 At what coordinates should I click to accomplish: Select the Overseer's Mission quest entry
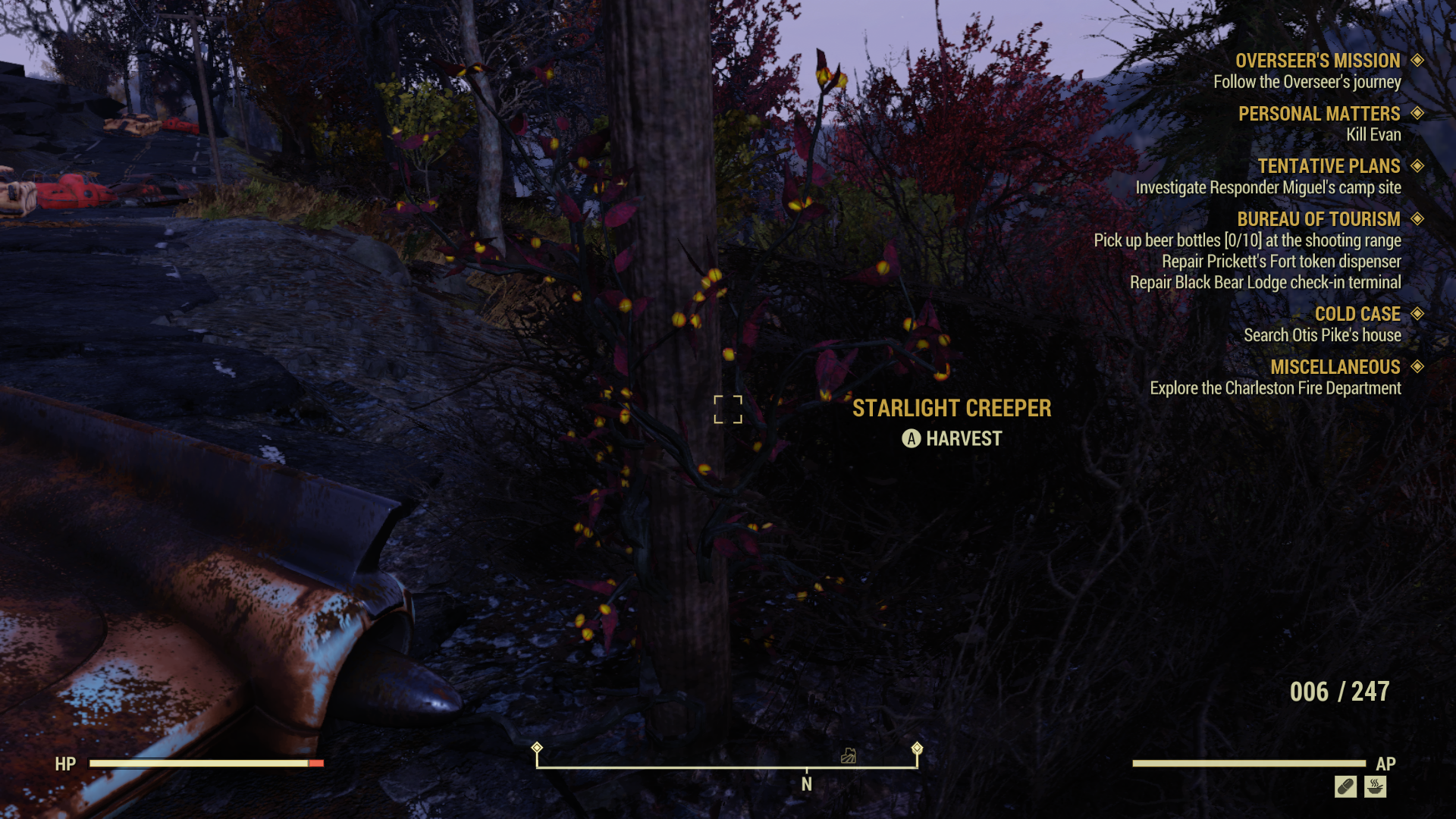(1317, 61)
